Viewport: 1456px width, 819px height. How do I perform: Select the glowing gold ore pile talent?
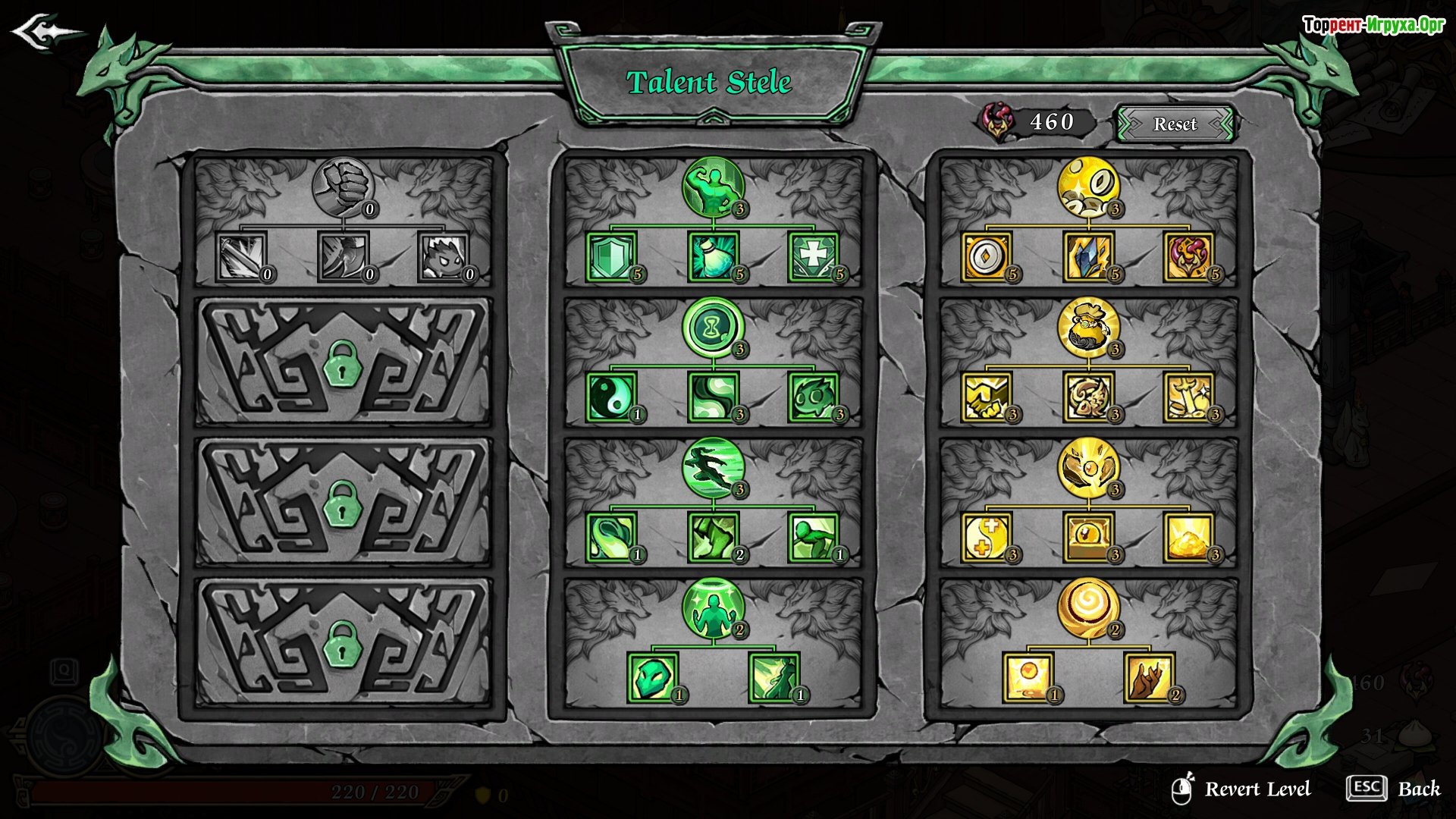pyautogui.click(x=1189, y=538)
